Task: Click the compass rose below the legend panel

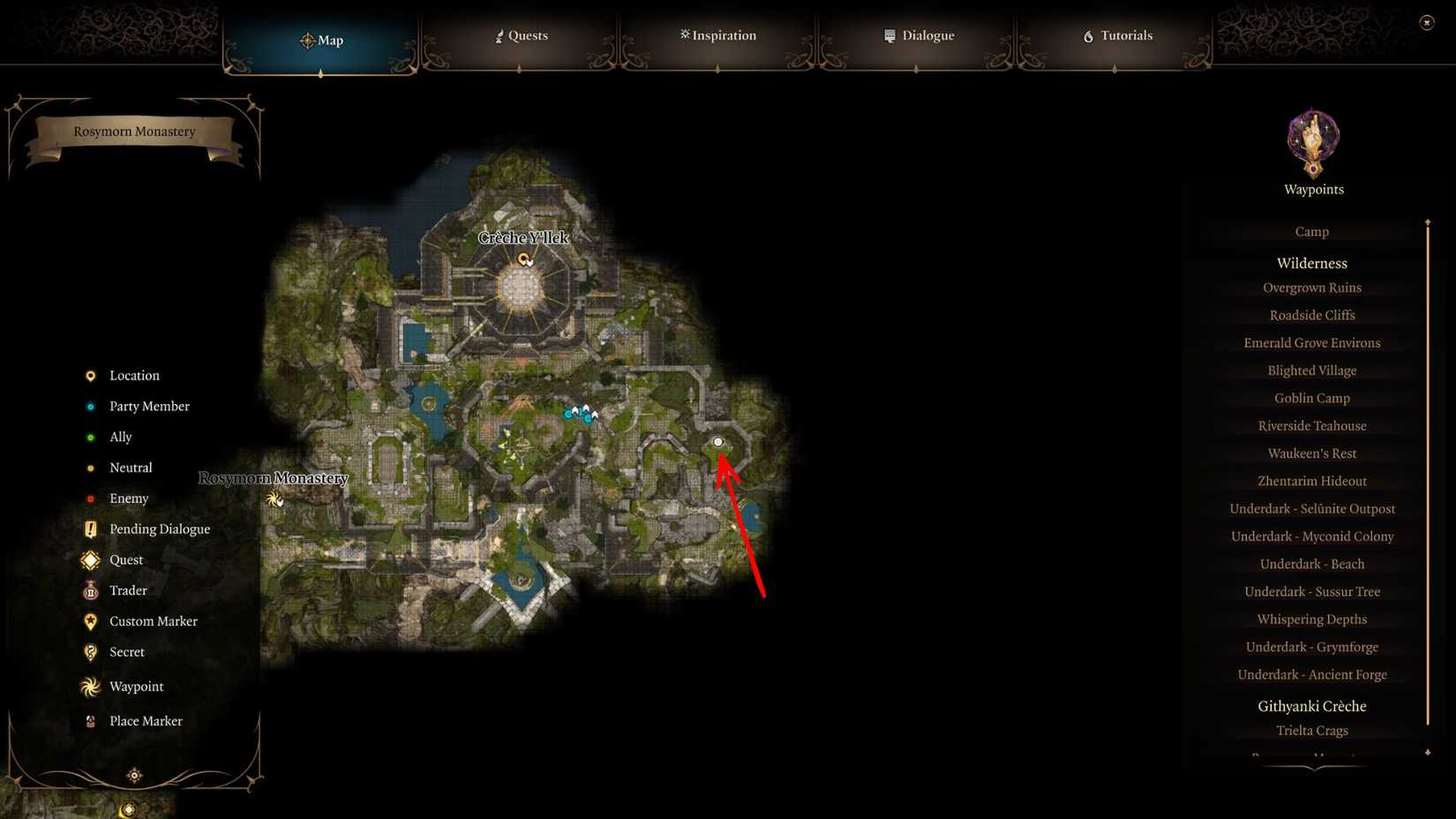Action: click(x=133, y=774)
